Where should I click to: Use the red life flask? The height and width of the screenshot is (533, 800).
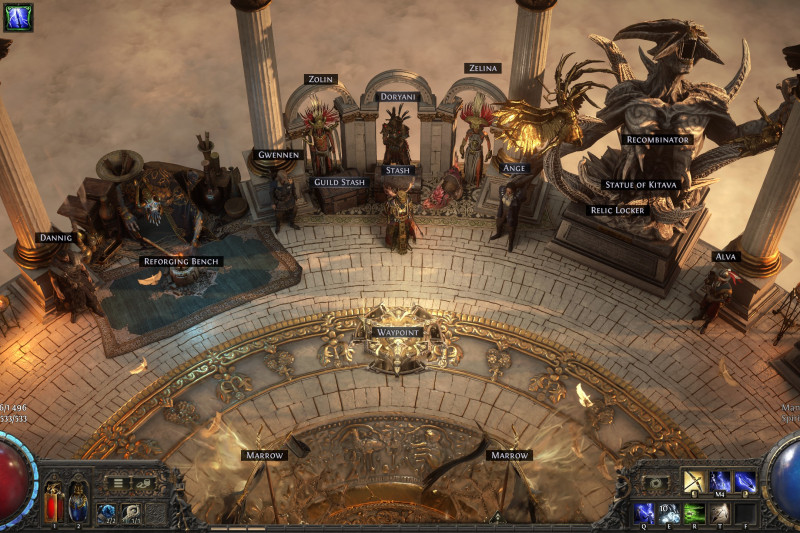click(x=54, y=503)
